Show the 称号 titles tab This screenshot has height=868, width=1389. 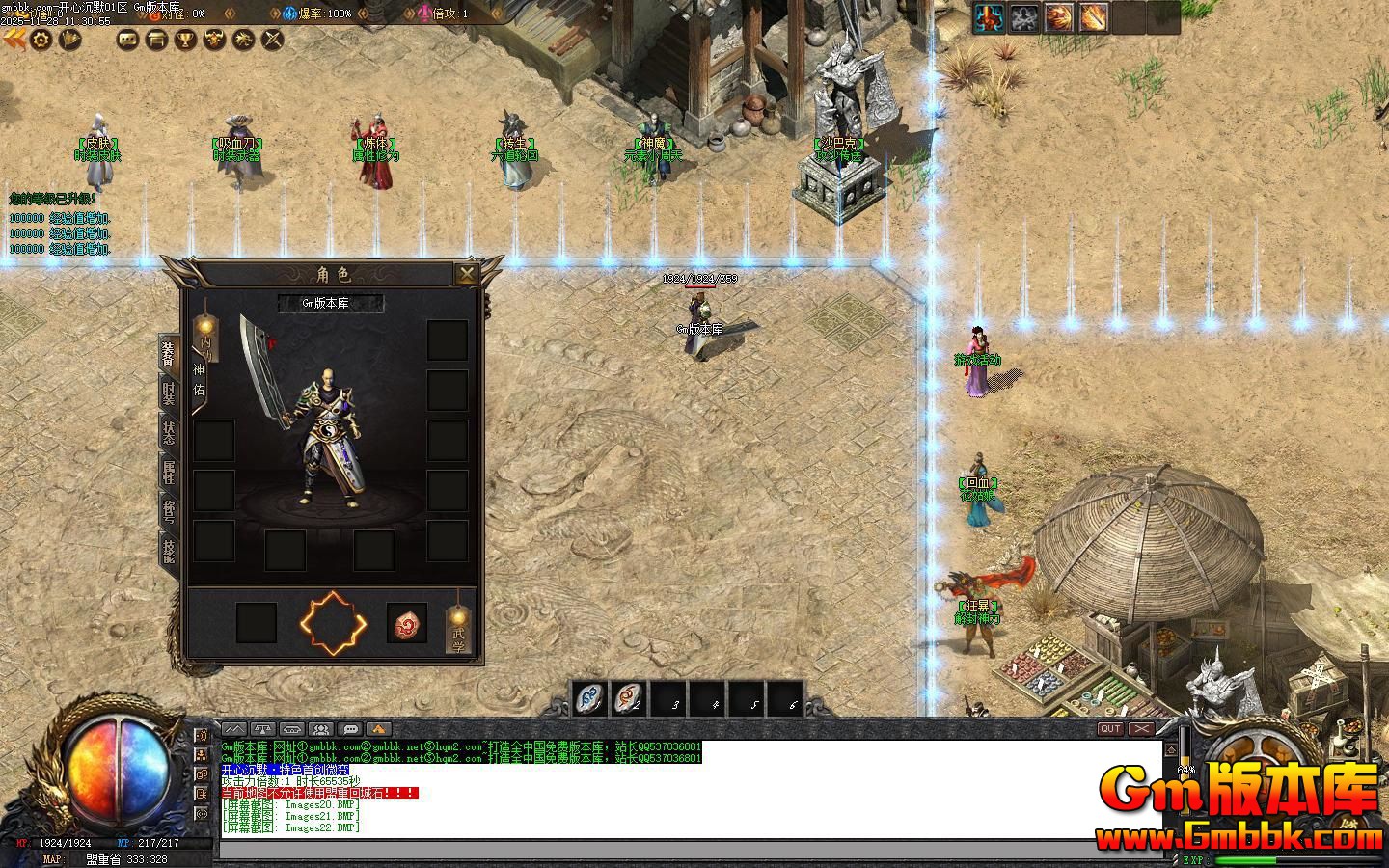tap(170, 511)
